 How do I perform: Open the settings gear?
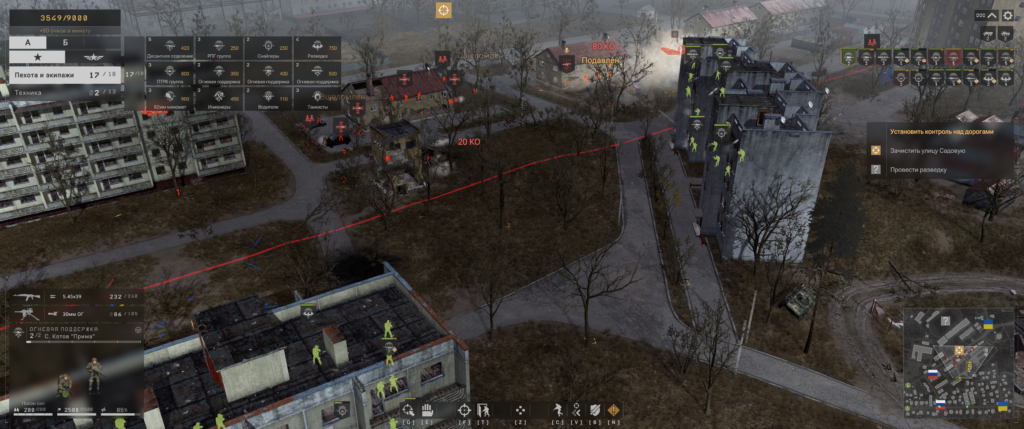[x=1007, y=15]
